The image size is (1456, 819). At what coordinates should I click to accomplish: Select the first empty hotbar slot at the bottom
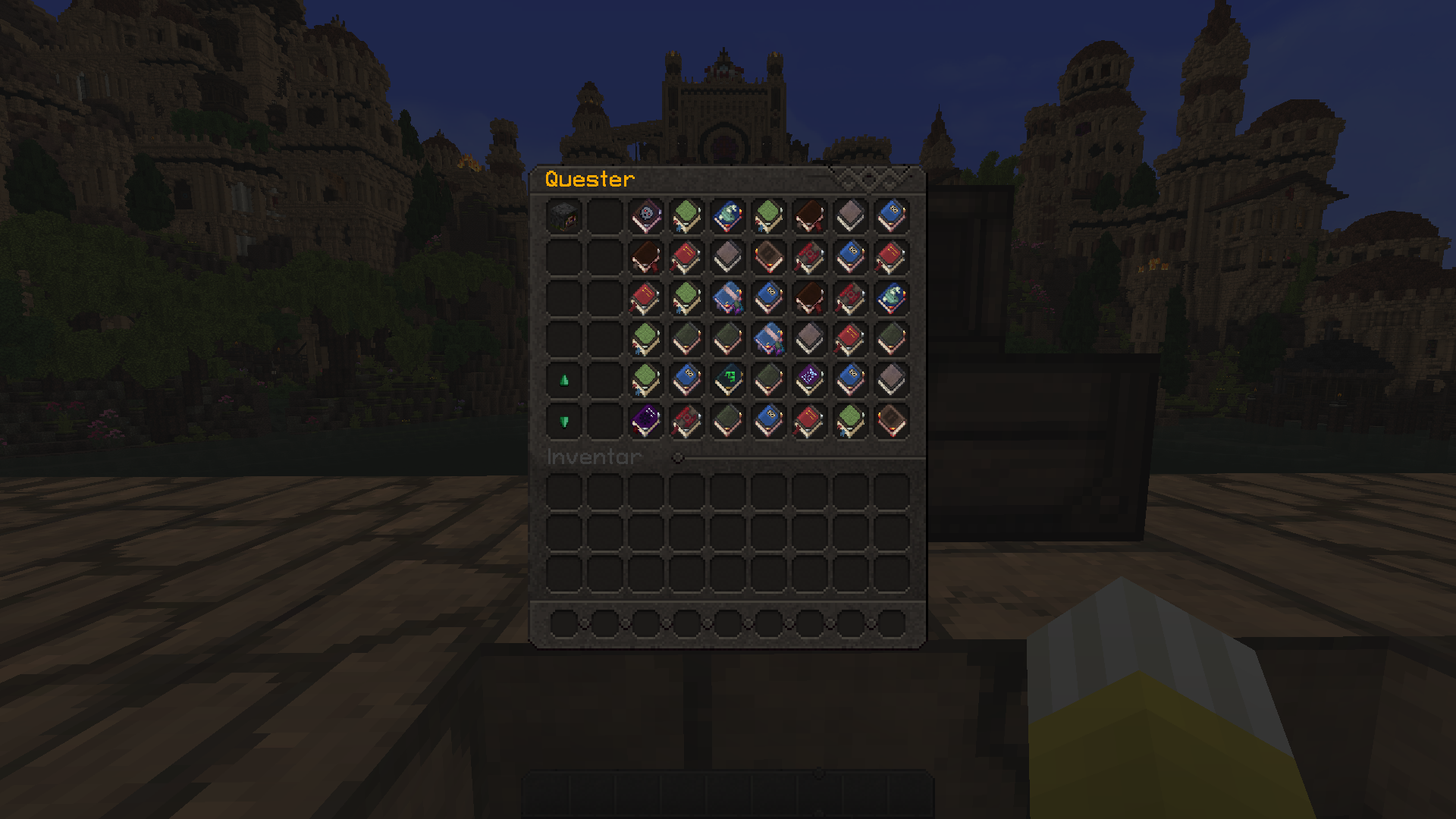click(x=565, y=623)
